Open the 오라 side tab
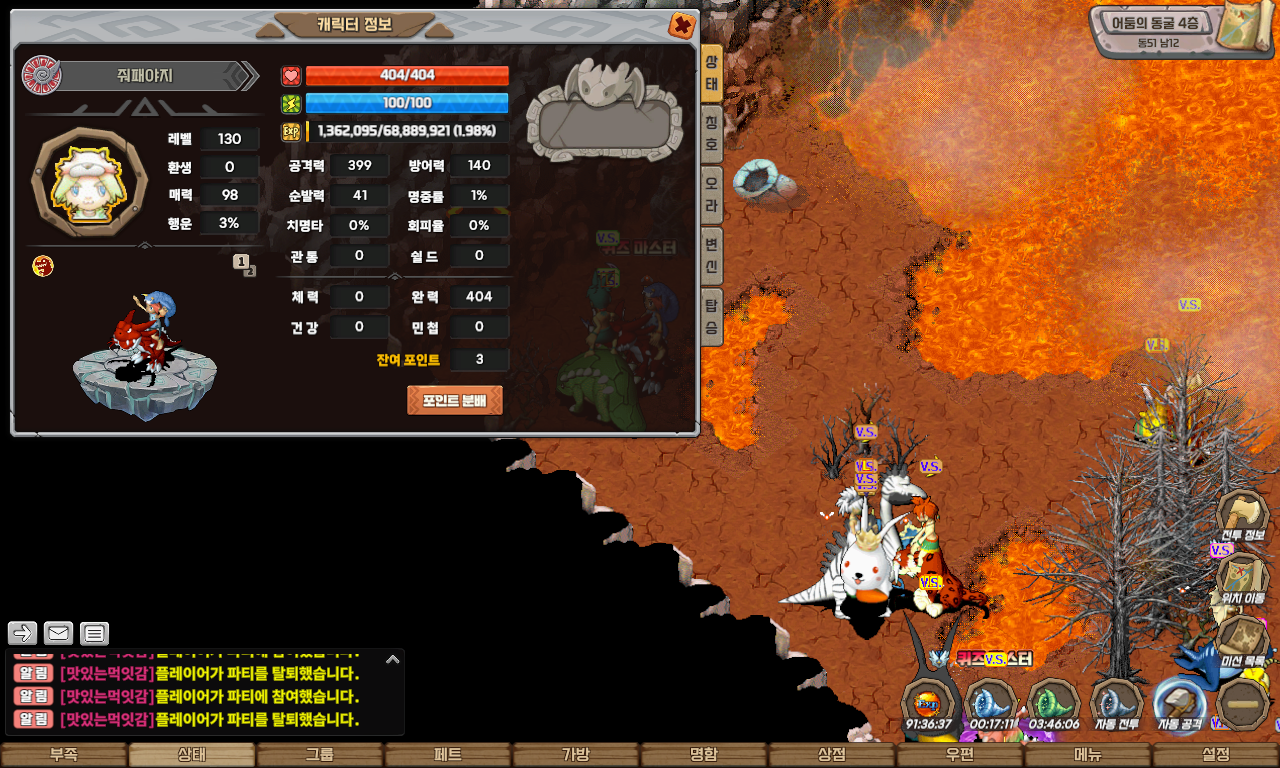Screen dimensions: 1280x768 [x=711, y=193]
